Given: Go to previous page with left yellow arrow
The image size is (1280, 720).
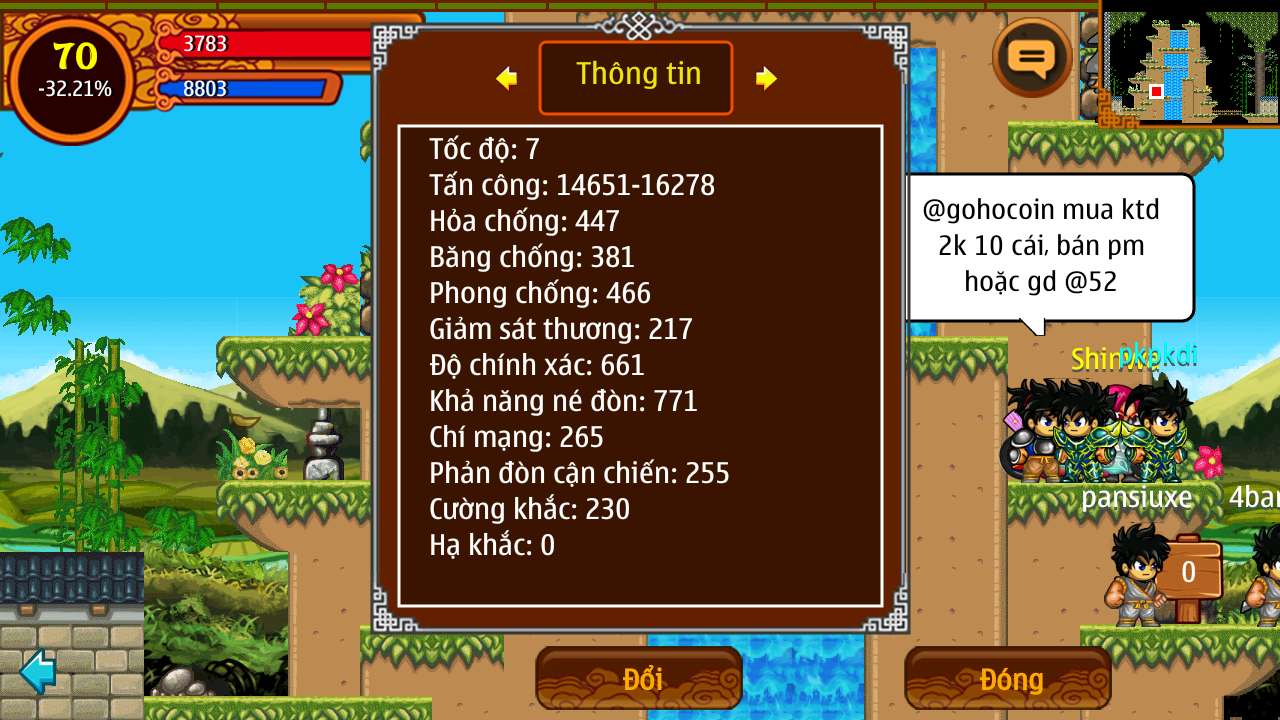Looking at the screenshot, I should [x=507, y=78].
